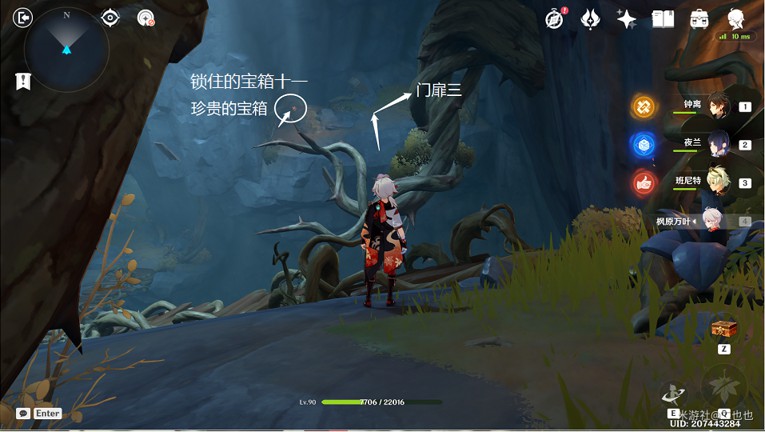The height and width of the screenshot is (432, 765).
Task: Activate Kazuha's elemental skill icon
Action: [x=673, y=392]
